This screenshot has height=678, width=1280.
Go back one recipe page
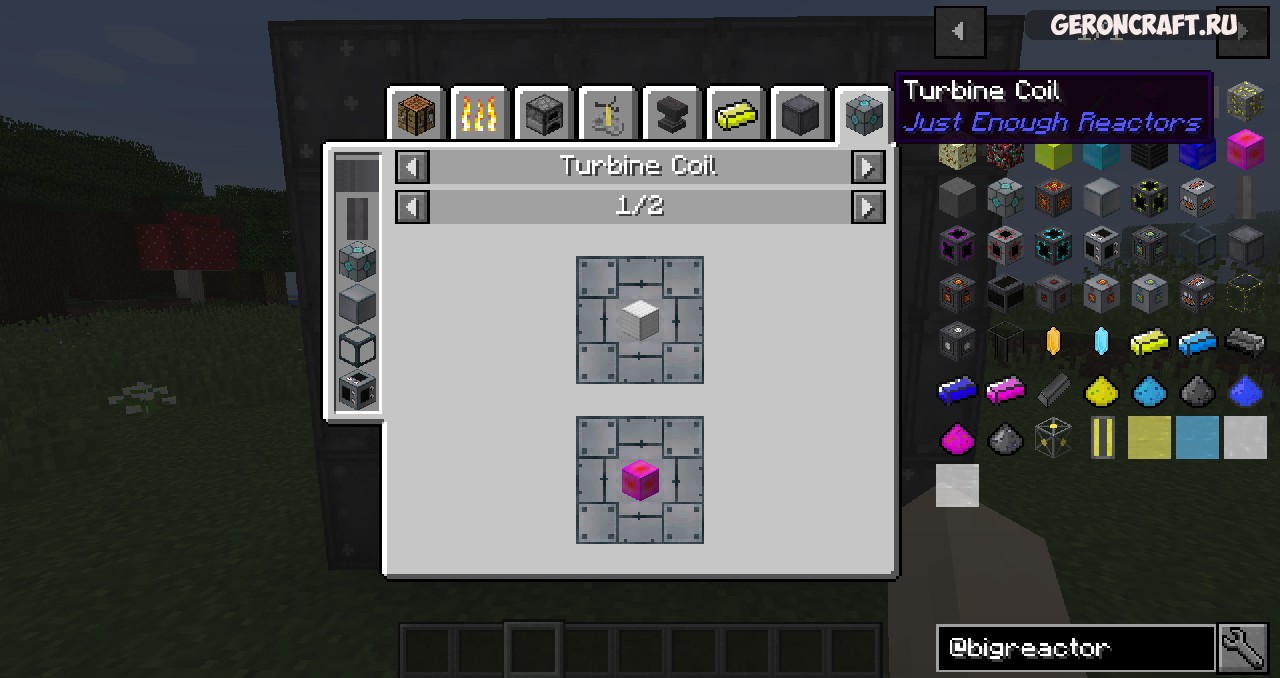click(x=413, y=207)
